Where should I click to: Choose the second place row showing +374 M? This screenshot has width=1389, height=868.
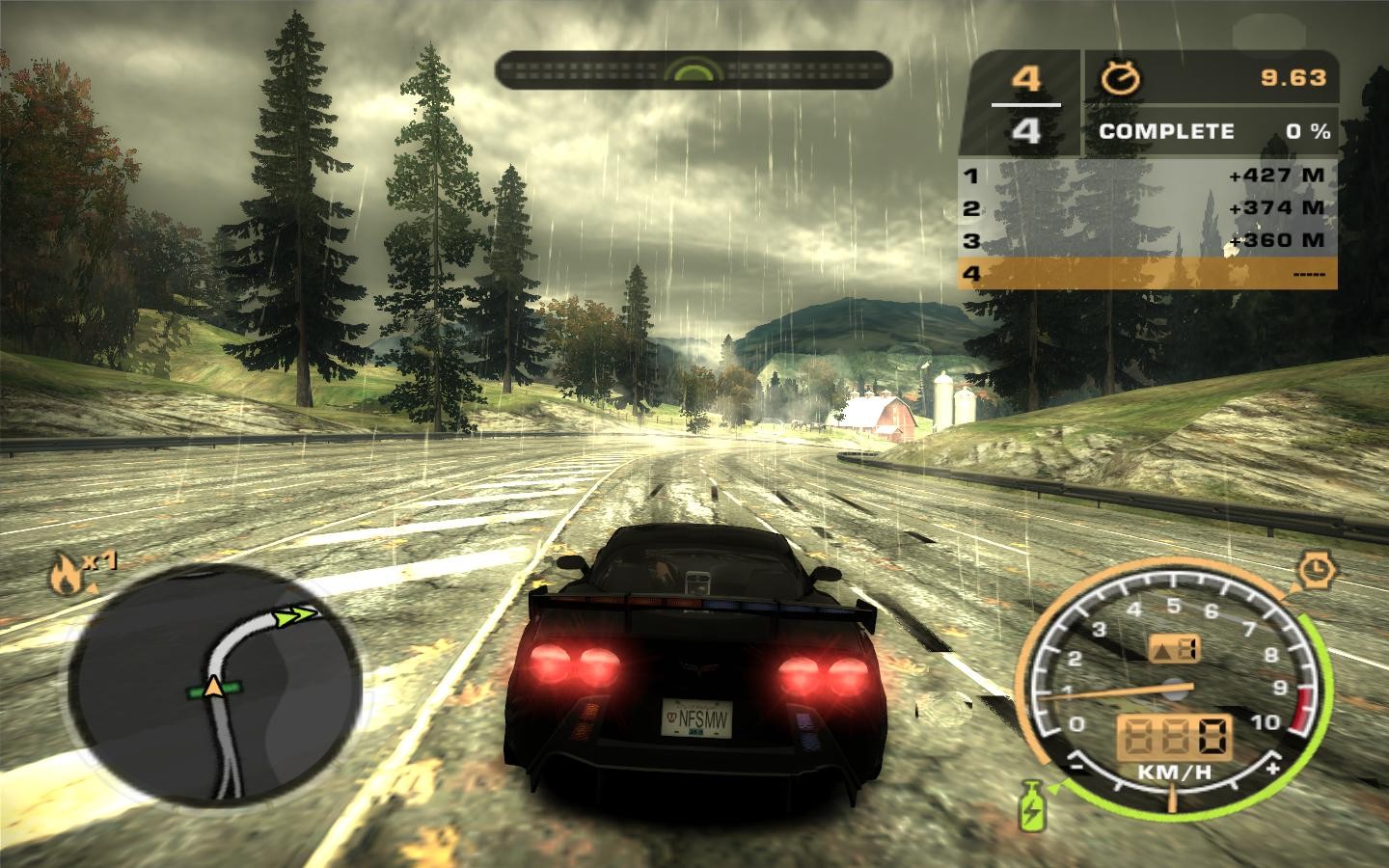[1148, 207]
